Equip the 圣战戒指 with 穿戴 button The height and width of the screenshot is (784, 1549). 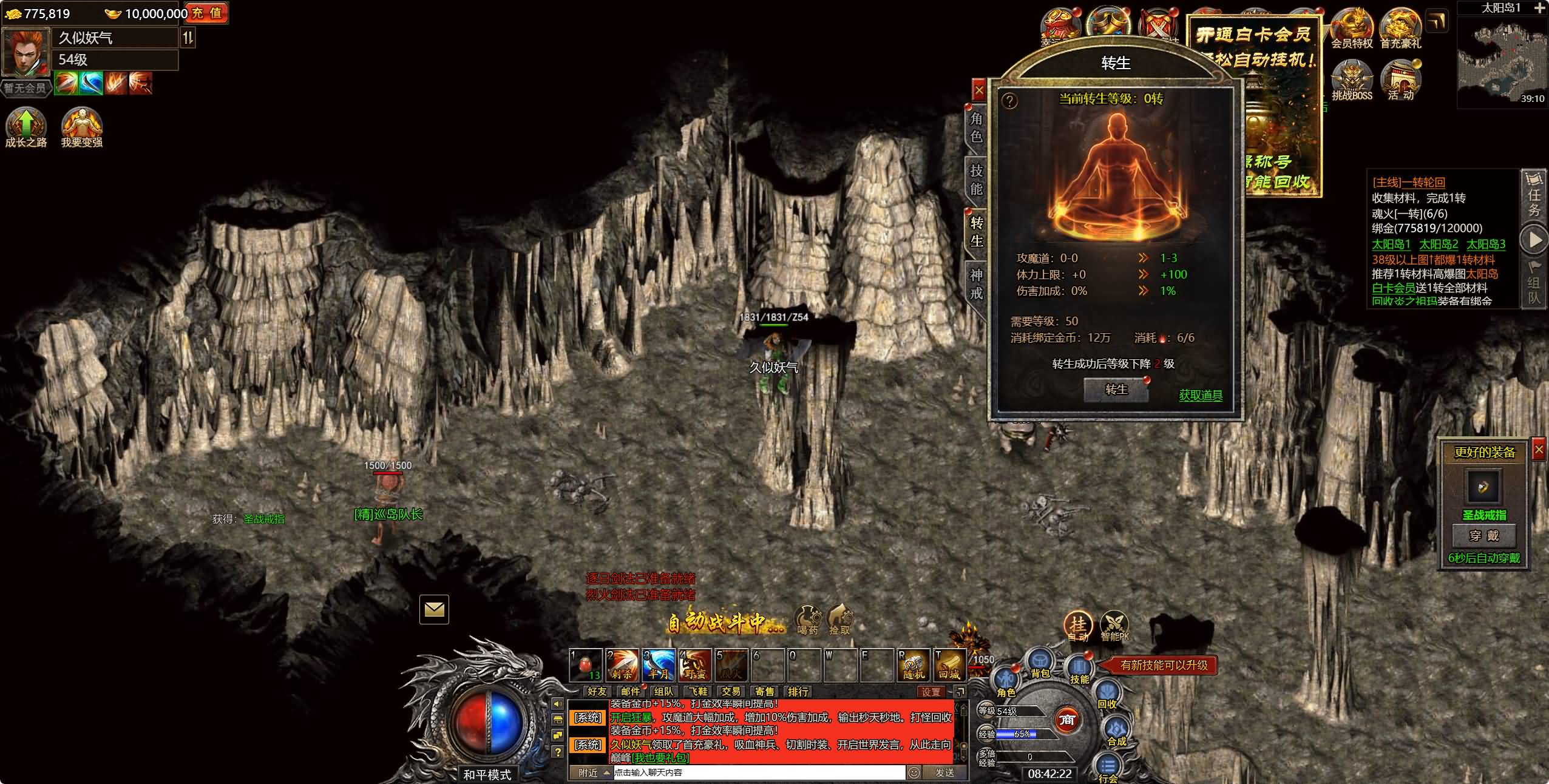1484,536
